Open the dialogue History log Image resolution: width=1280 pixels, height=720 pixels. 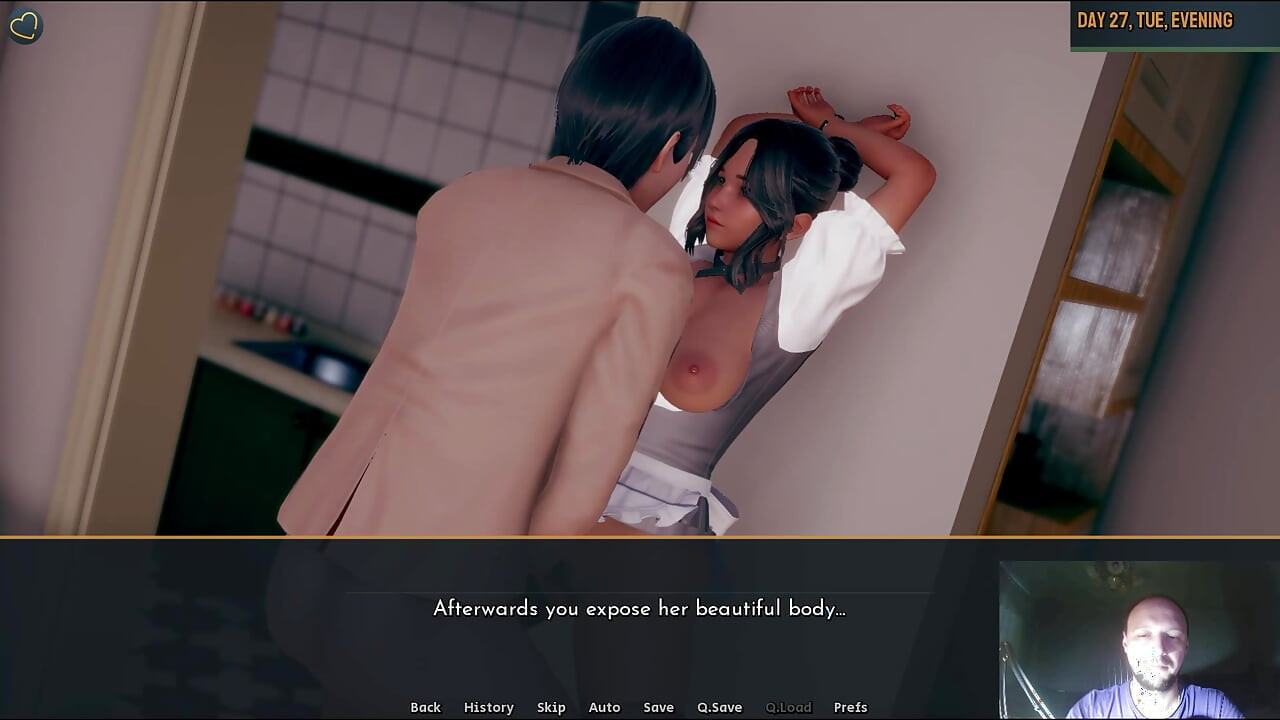[x=488, y=707]
